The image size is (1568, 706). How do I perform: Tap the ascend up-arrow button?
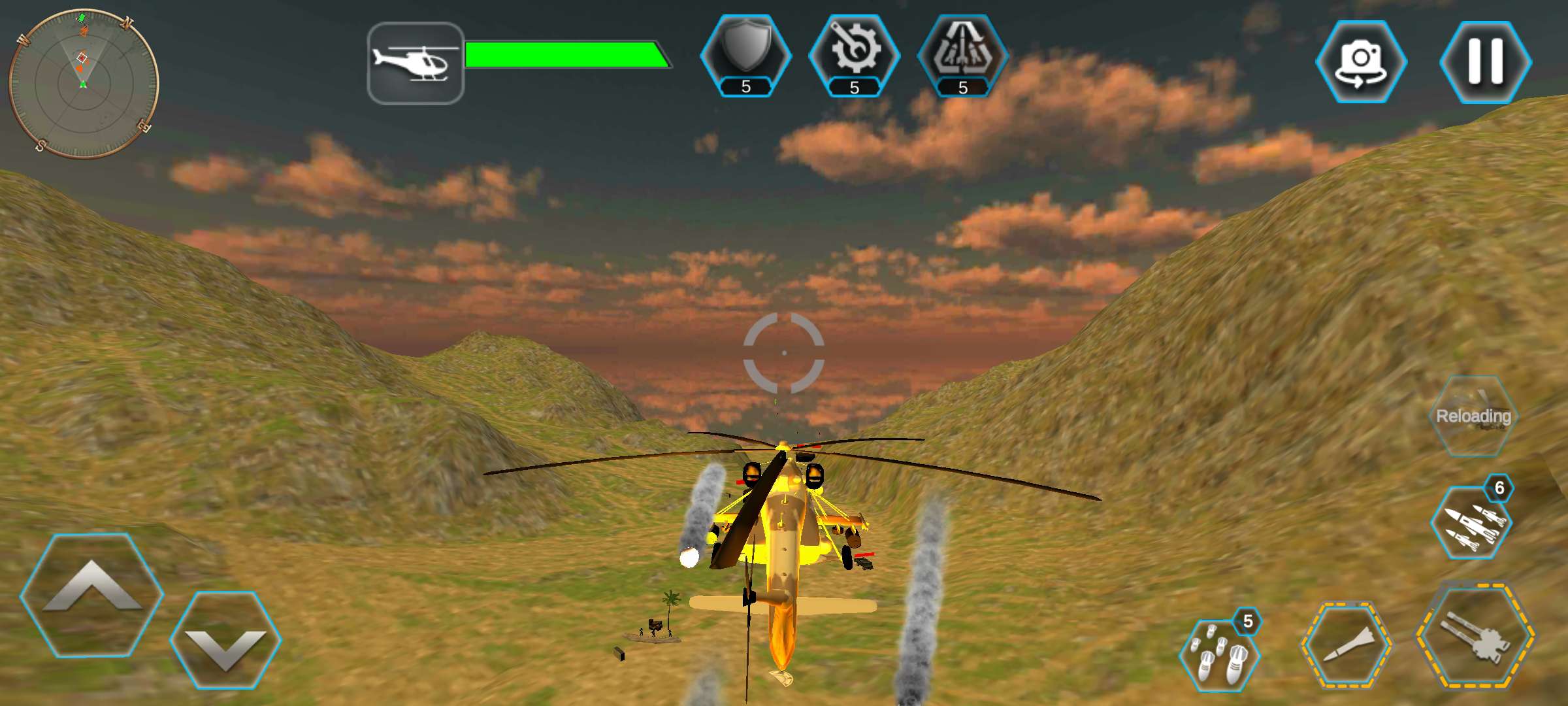(91, 595)
